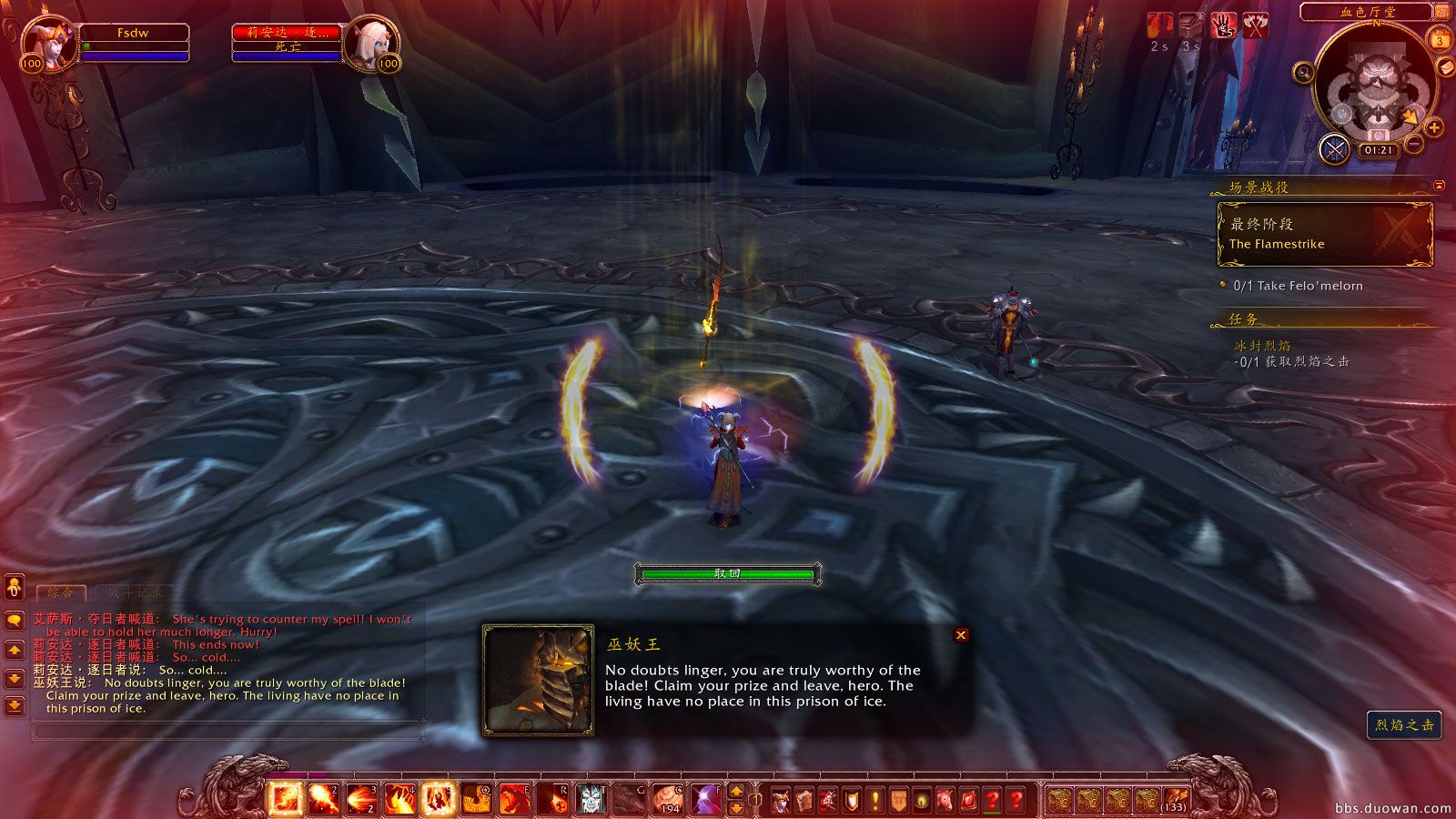Open the mail icon beside the minimap

click(1446, 67)
